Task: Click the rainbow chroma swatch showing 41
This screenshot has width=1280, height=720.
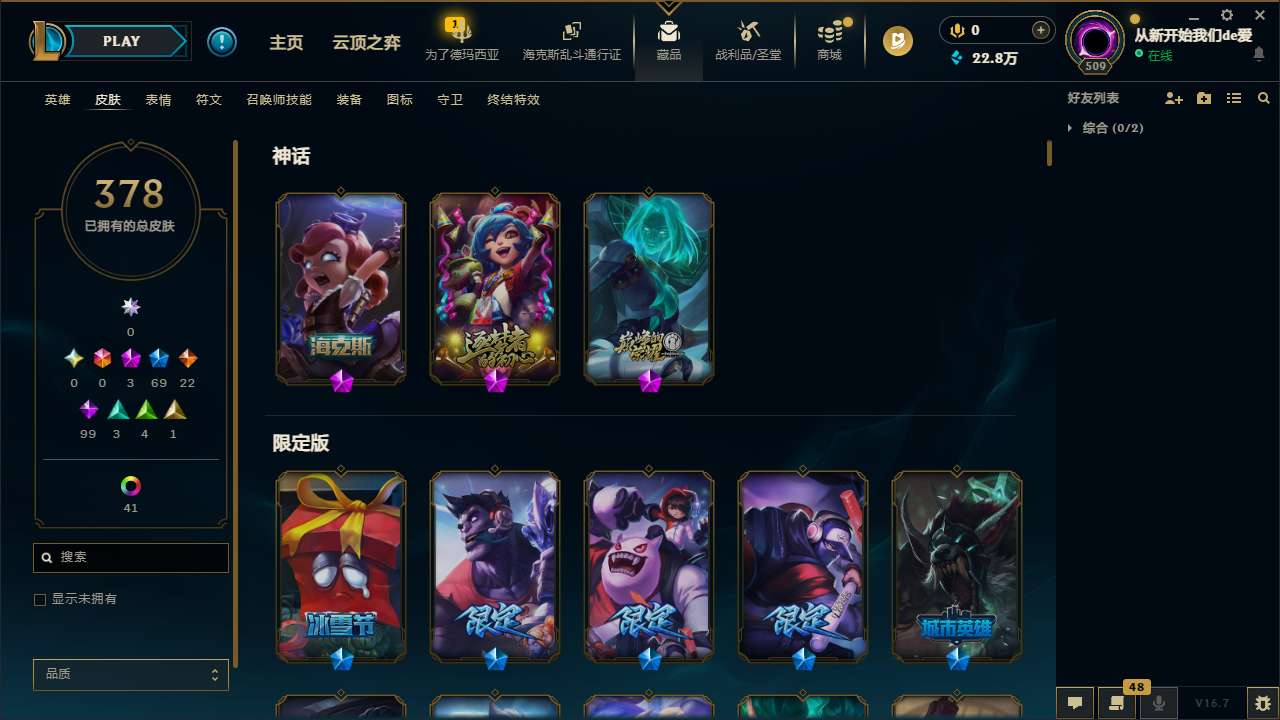Action: (130, 486)
